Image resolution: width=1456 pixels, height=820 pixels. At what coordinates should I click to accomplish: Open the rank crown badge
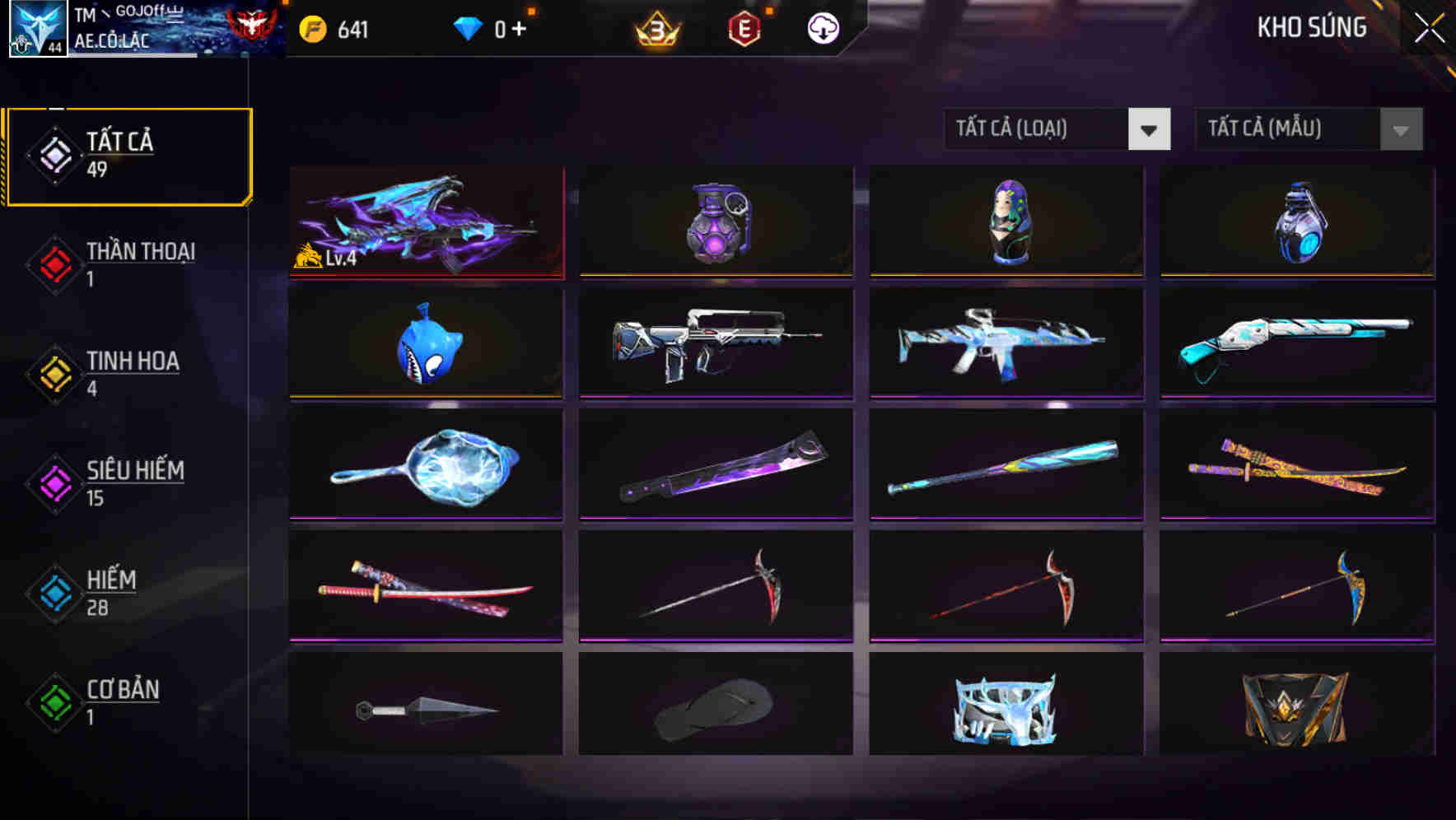[x=659, y=28]
